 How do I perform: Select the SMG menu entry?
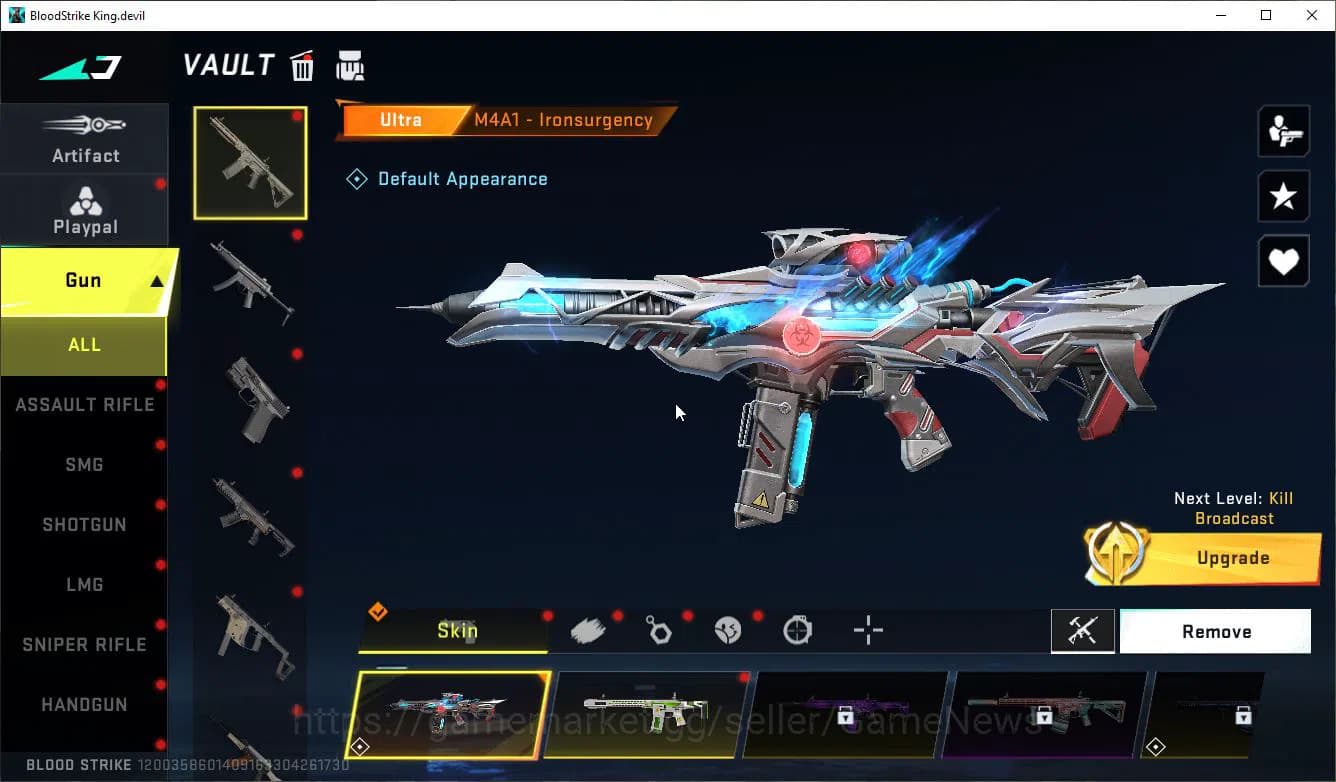point(85,464)
